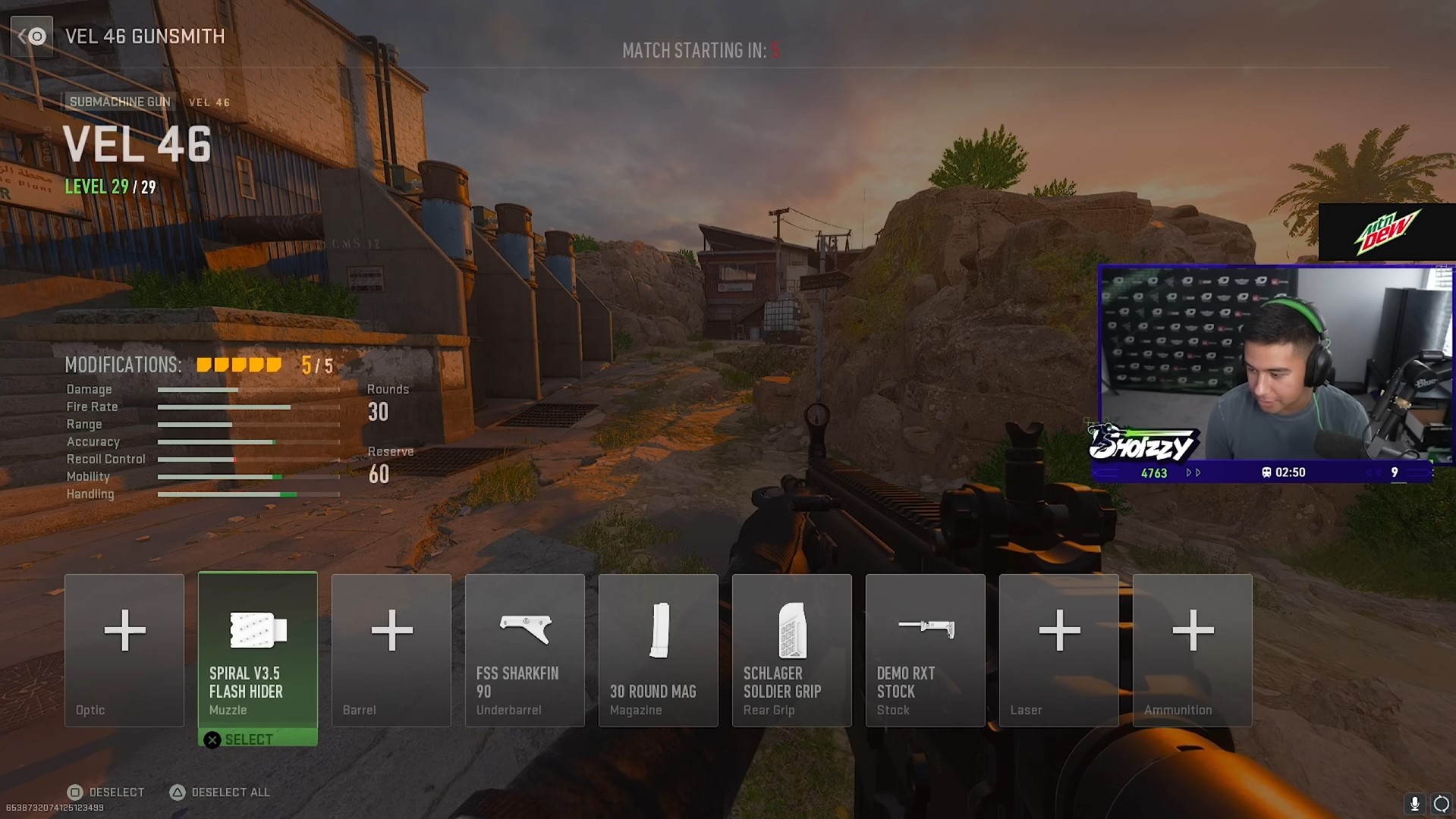Click the FSS Sharkfin 90 underbarrel
Image resolution: width=1456 pixels, height=819 pixels.
[x=524, y=650]
